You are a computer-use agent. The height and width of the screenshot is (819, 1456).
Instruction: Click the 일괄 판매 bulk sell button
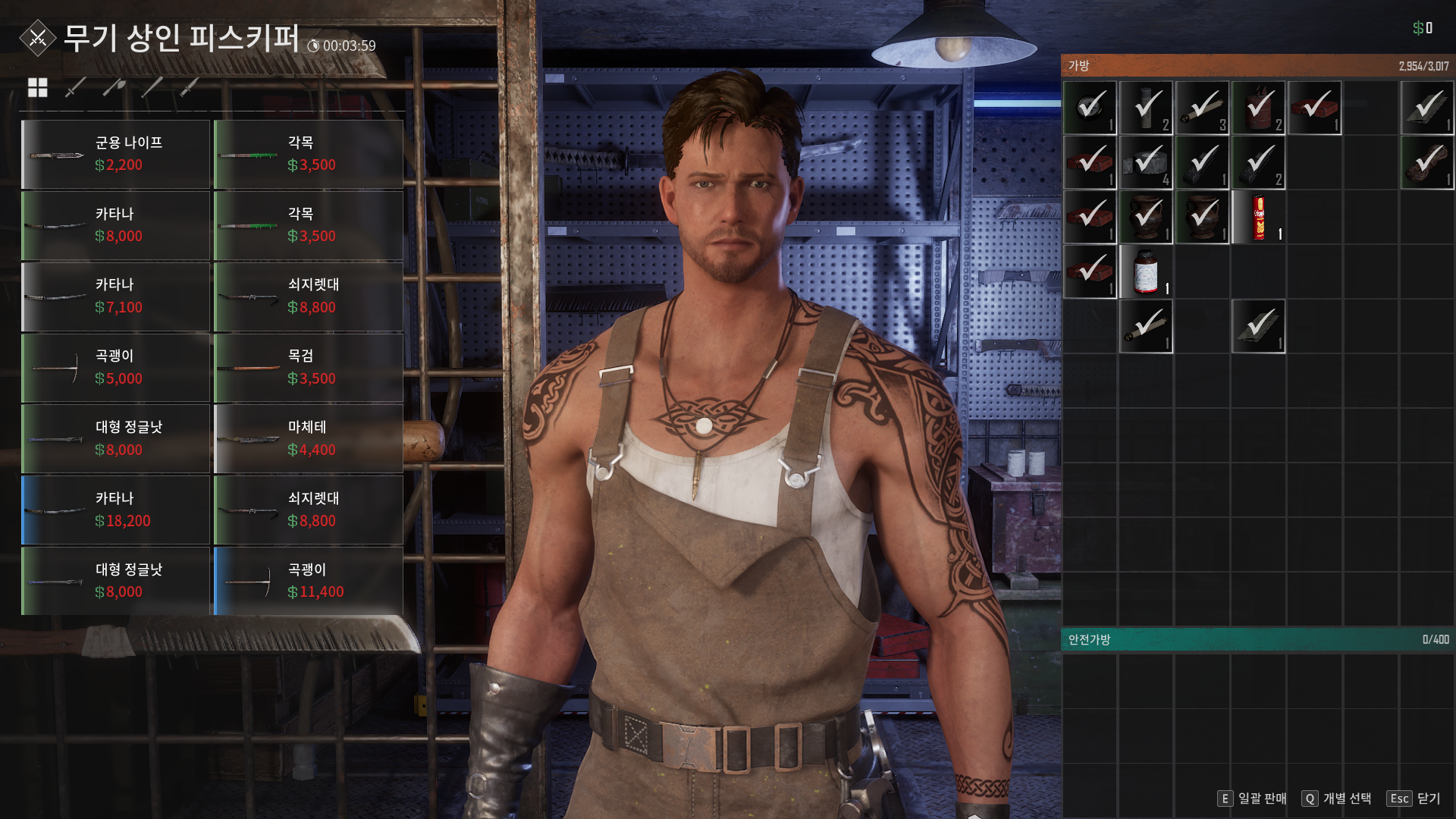1253,799
